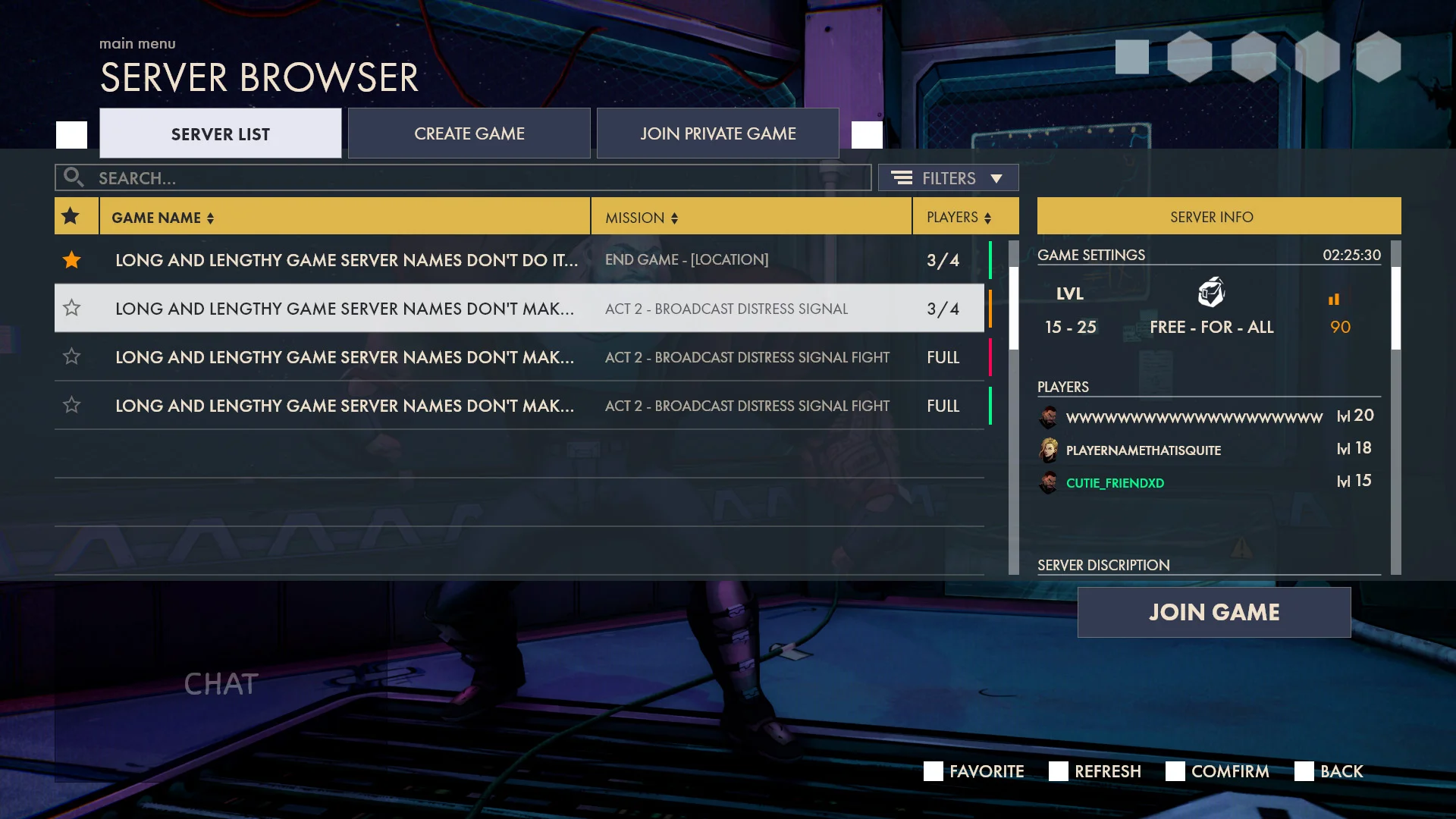Click BACK at the bottom right

pos(1341,771)
